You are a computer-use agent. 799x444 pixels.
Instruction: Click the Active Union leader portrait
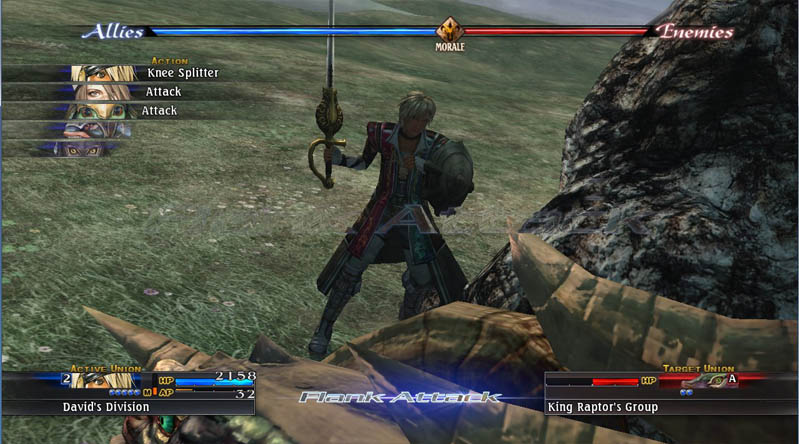107,380
